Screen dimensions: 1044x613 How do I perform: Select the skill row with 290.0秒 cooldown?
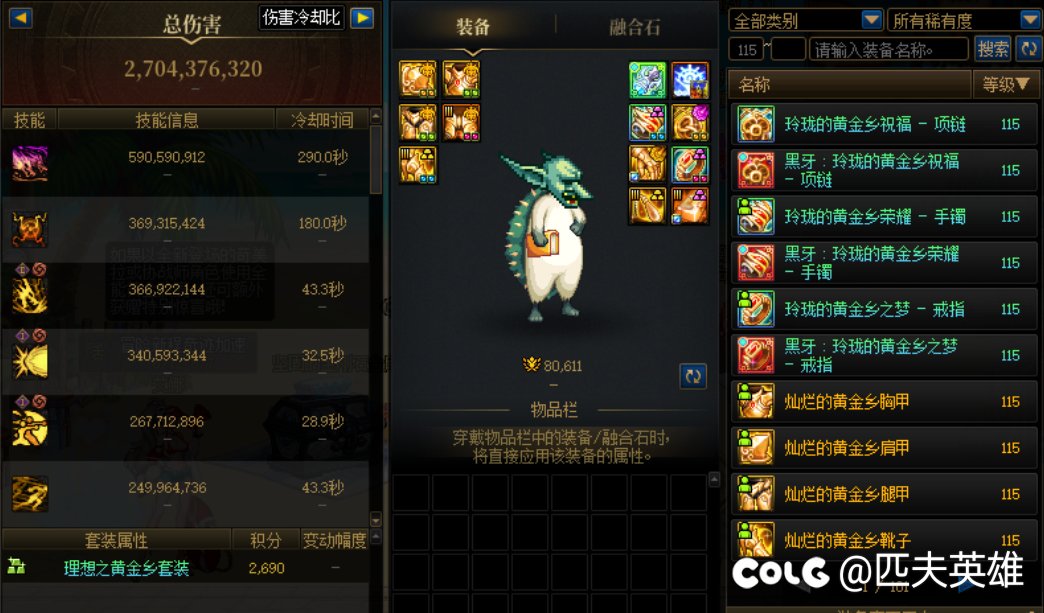click(190, 163)
